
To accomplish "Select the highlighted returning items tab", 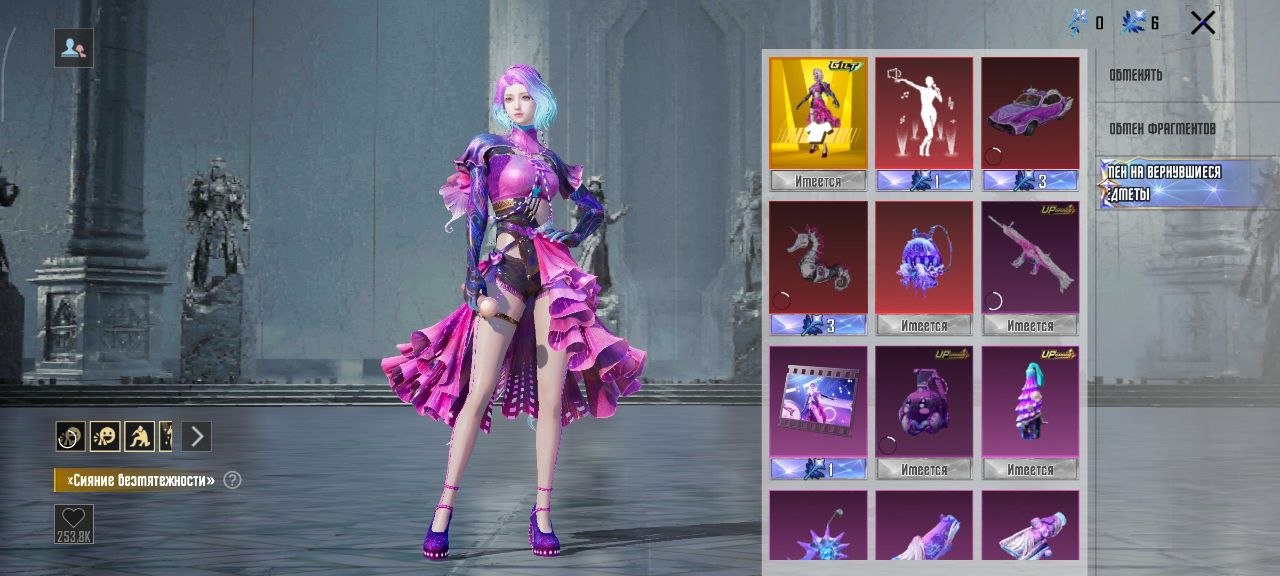I will (x=1165, y=183).
